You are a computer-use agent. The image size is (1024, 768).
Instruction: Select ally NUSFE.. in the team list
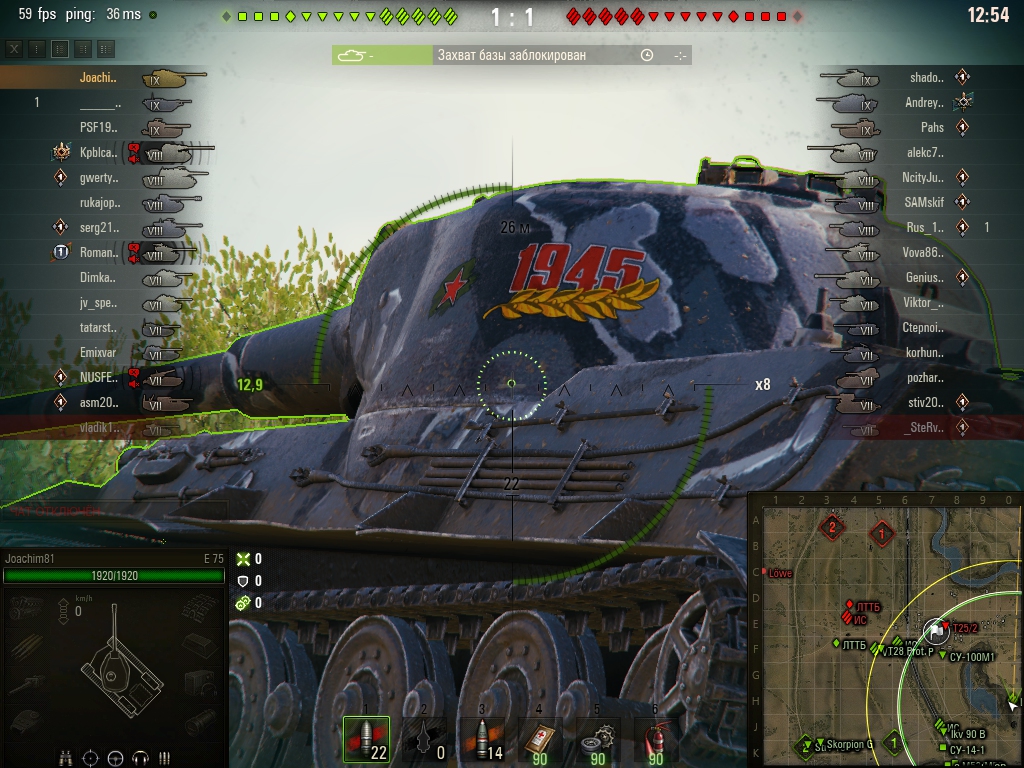98,377
